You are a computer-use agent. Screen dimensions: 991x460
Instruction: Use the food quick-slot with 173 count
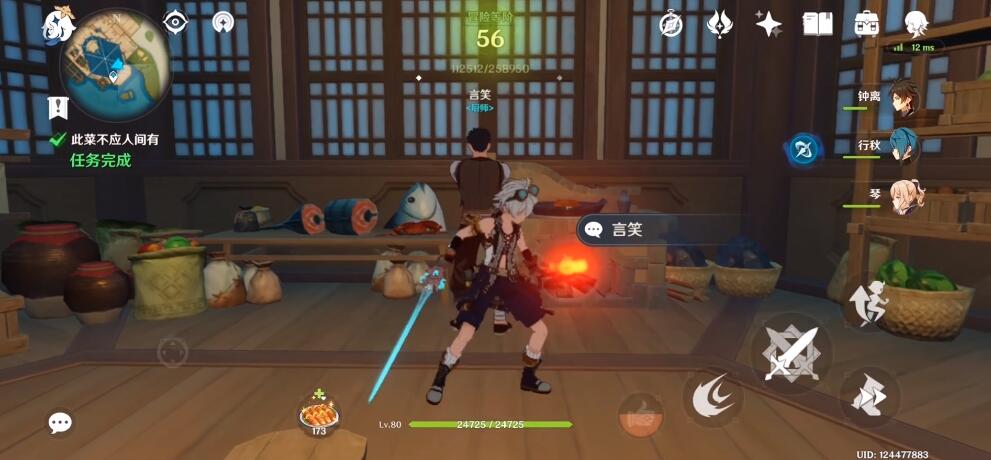click(319, 413)
